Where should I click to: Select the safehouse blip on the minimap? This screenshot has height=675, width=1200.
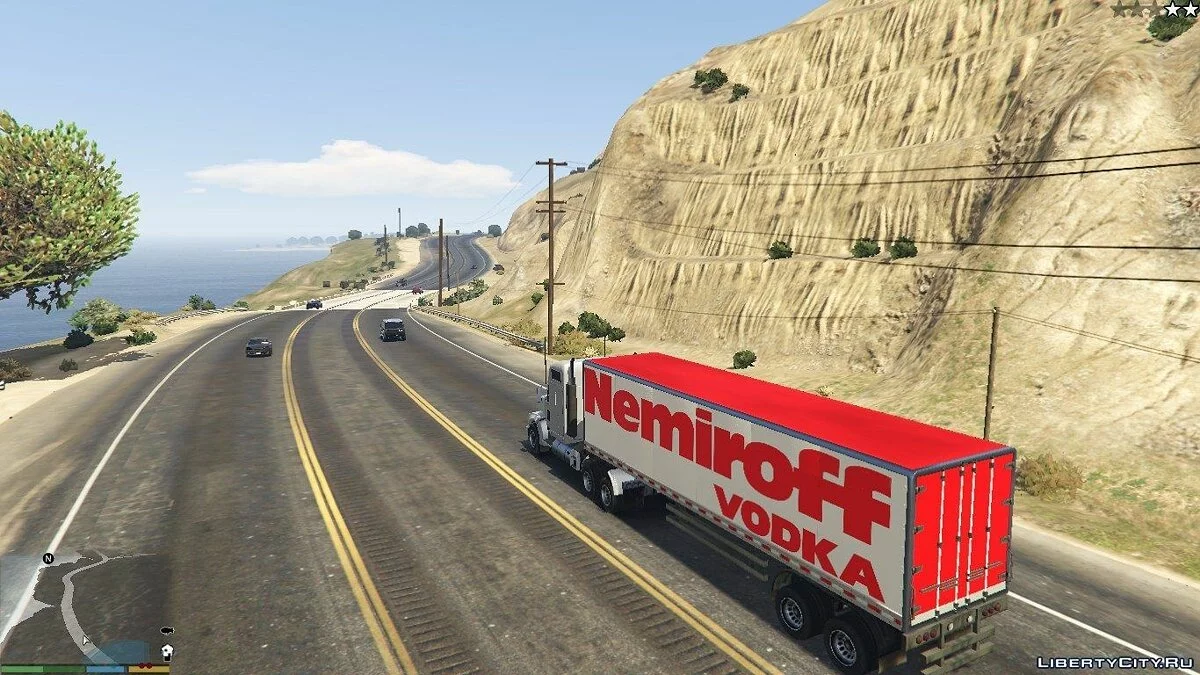pos(165,651)
